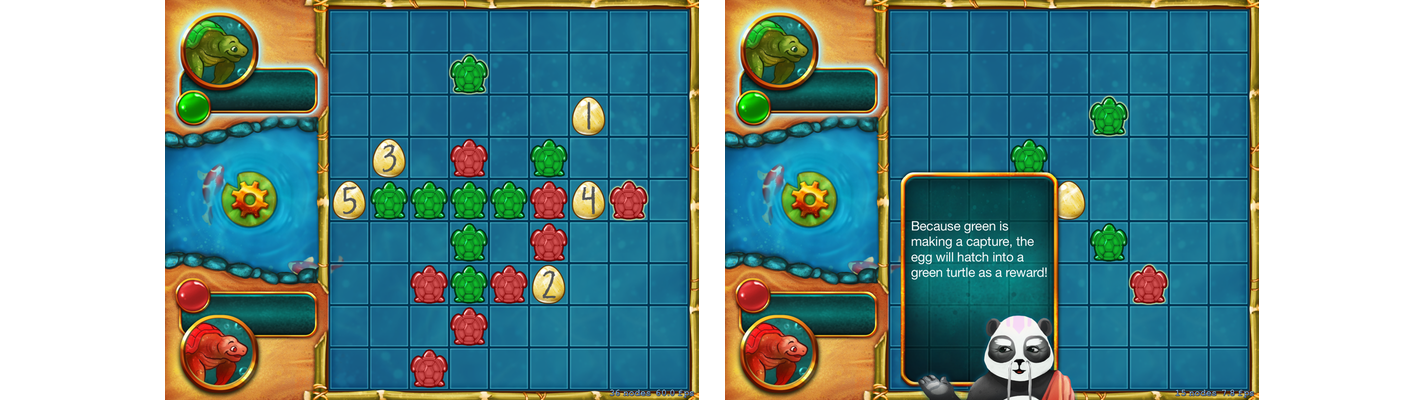The image size is (1425, 400).
Task: Pick the egg marked 3
Action: 389,159
